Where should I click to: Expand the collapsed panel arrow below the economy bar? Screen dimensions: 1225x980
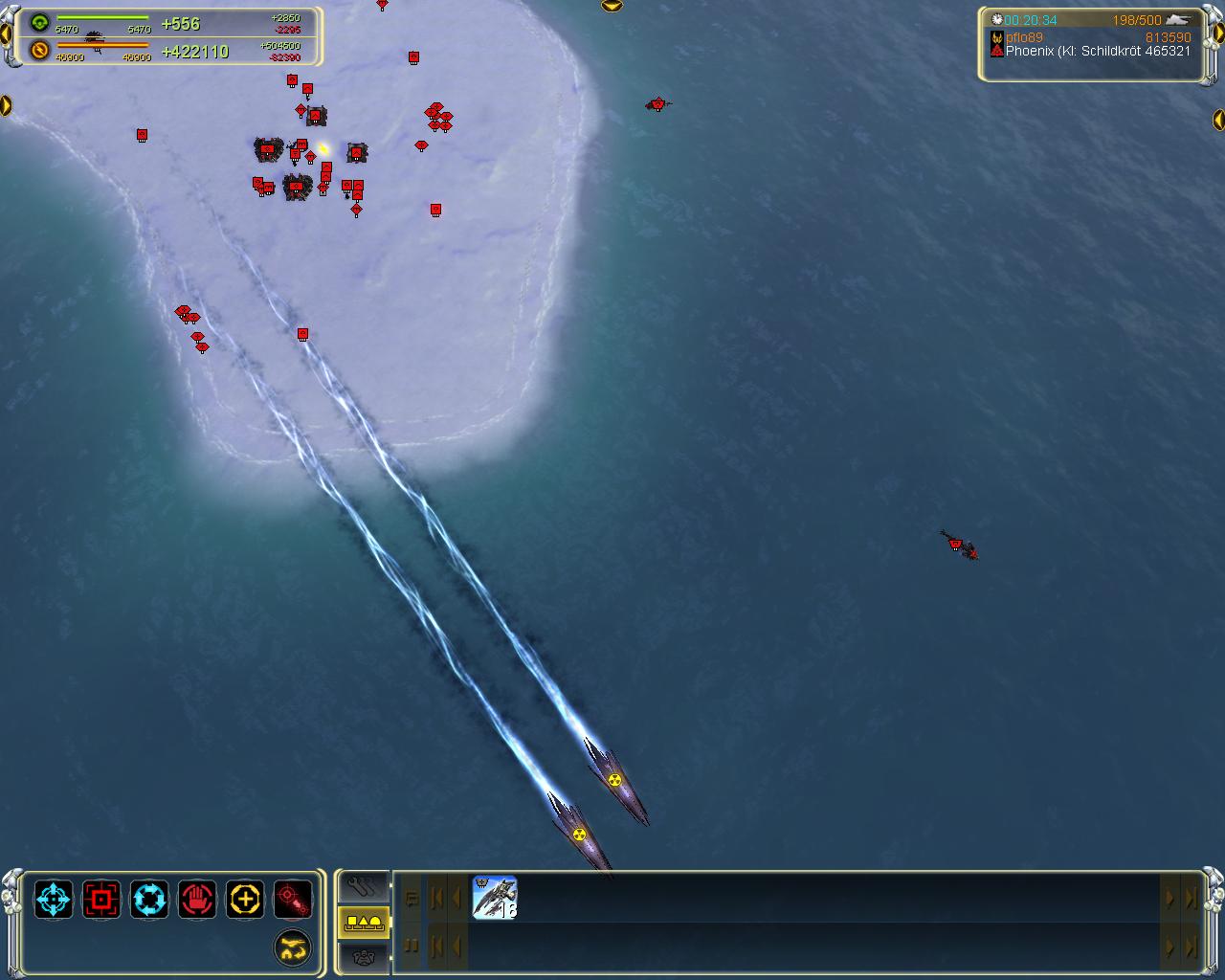click(x=6, y=105)
